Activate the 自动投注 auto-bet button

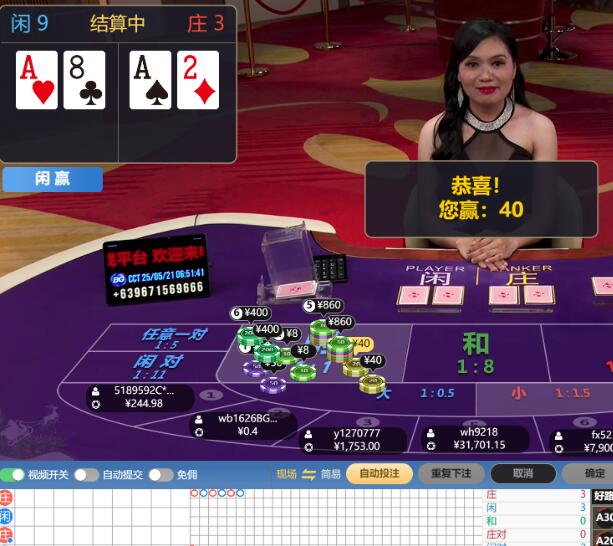tap(379, 474)
